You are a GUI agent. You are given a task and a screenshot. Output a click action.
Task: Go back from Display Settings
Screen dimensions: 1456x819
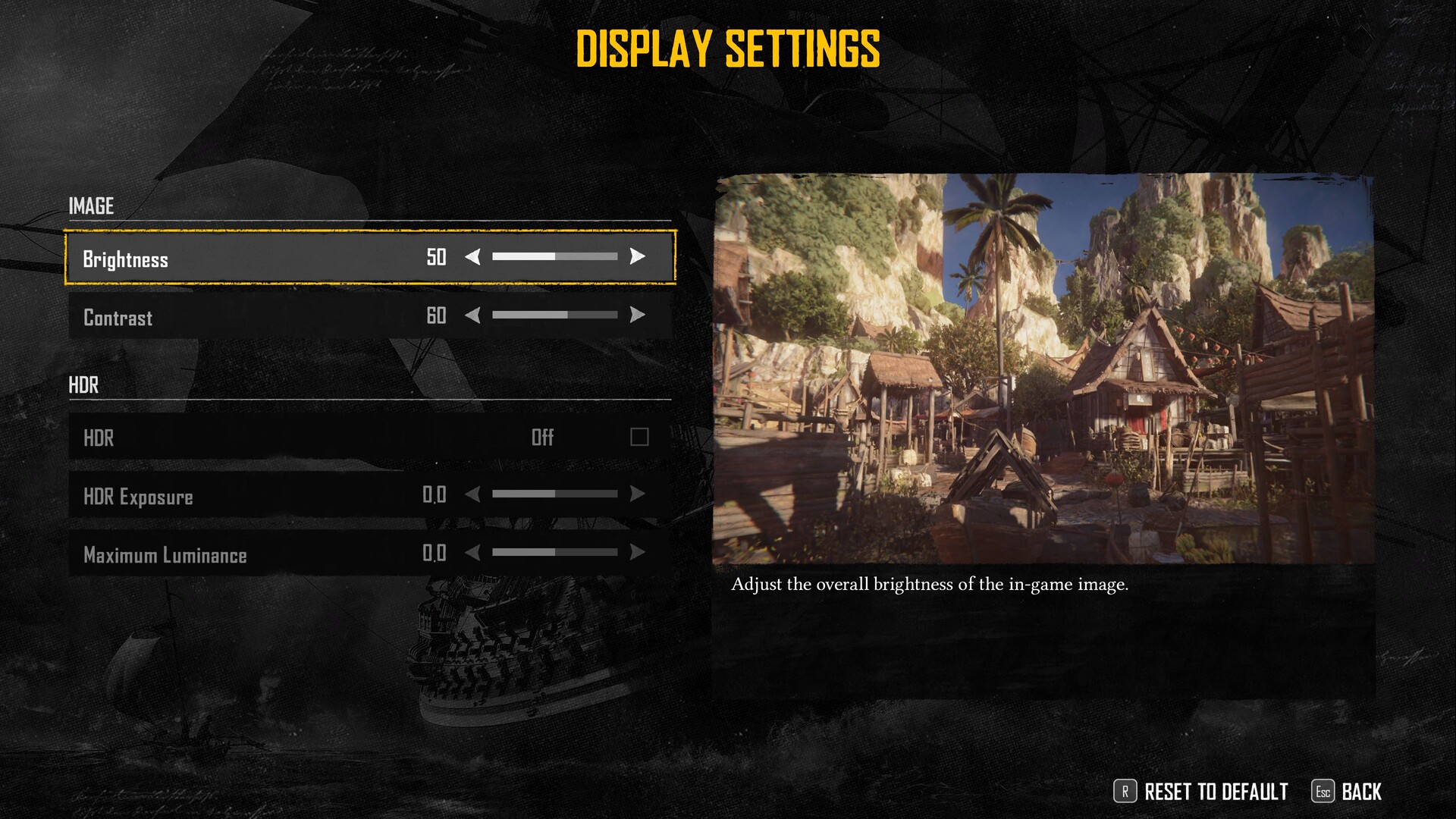tap(1347, 792)
